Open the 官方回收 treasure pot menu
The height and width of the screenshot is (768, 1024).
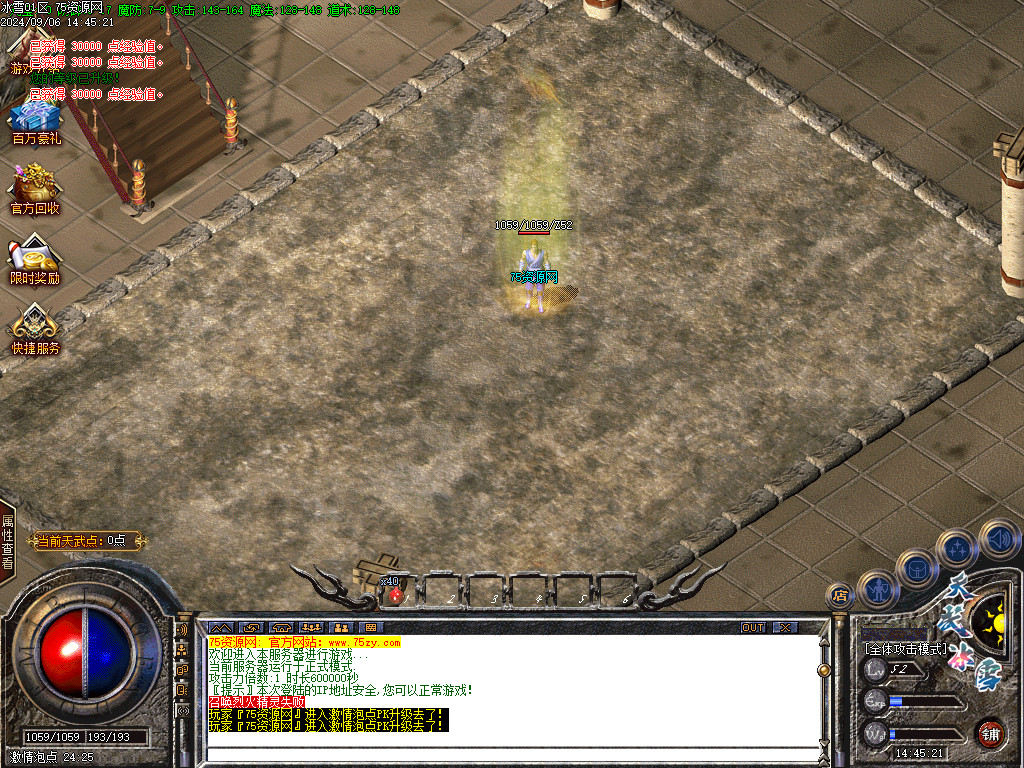[x=35, y=188]
